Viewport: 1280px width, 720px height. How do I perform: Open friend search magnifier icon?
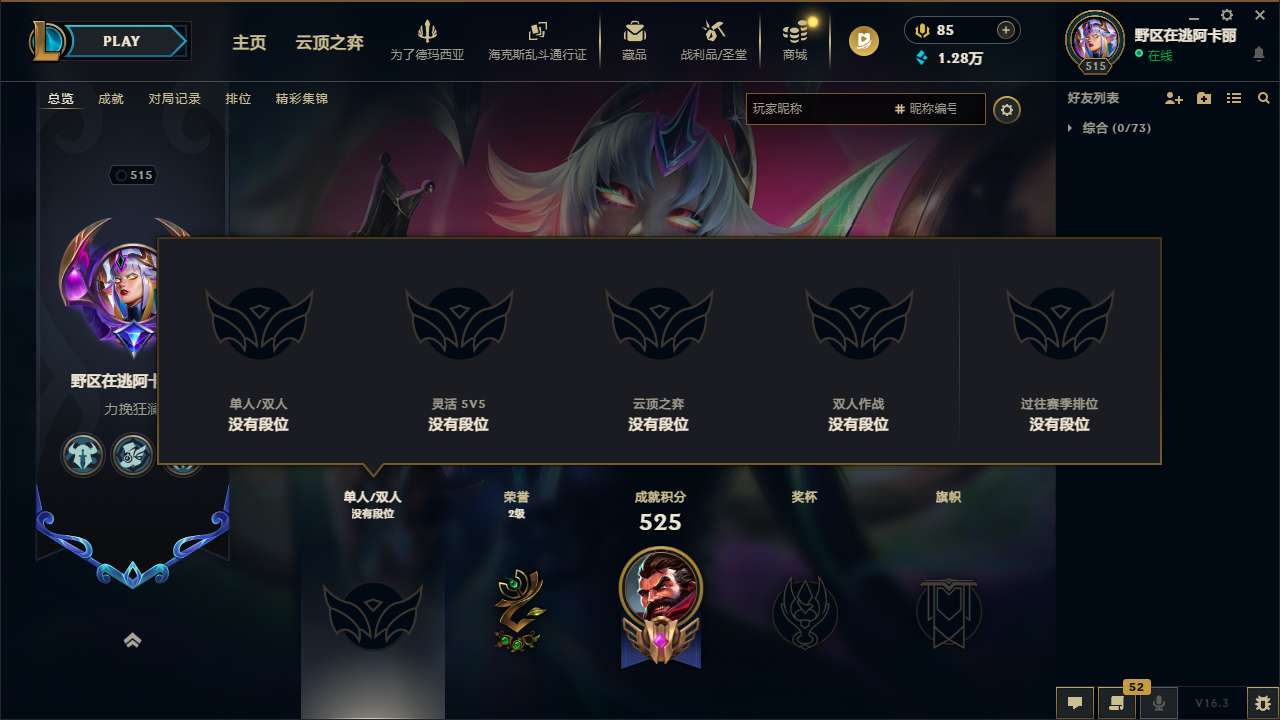tap(1263, 98)
